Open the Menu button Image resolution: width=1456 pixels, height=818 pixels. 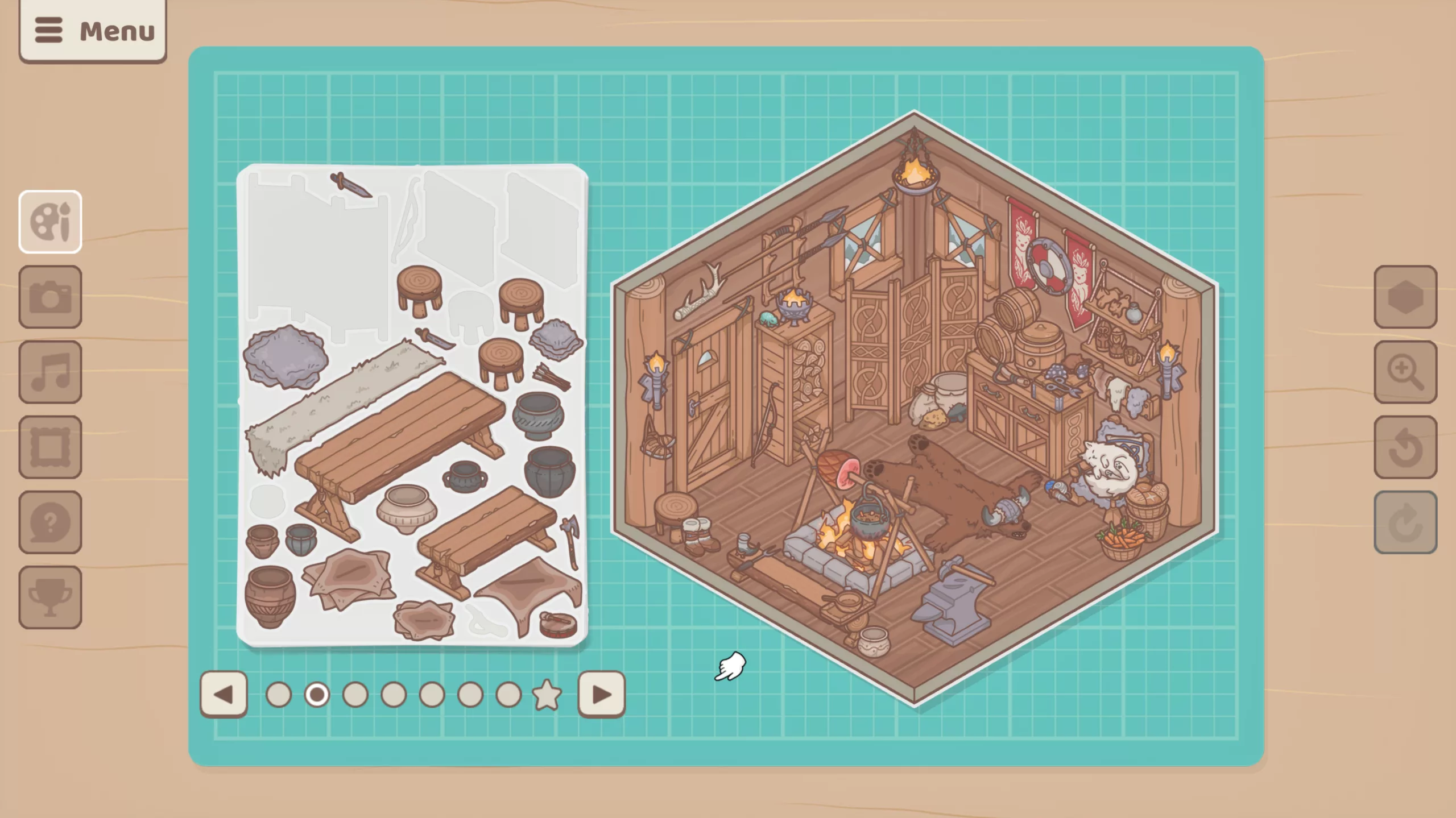click(93, 31)
